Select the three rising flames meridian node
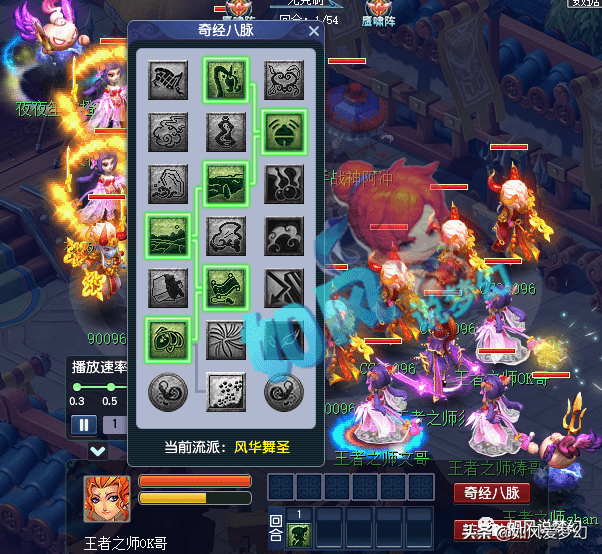 (x=282, y=183)
